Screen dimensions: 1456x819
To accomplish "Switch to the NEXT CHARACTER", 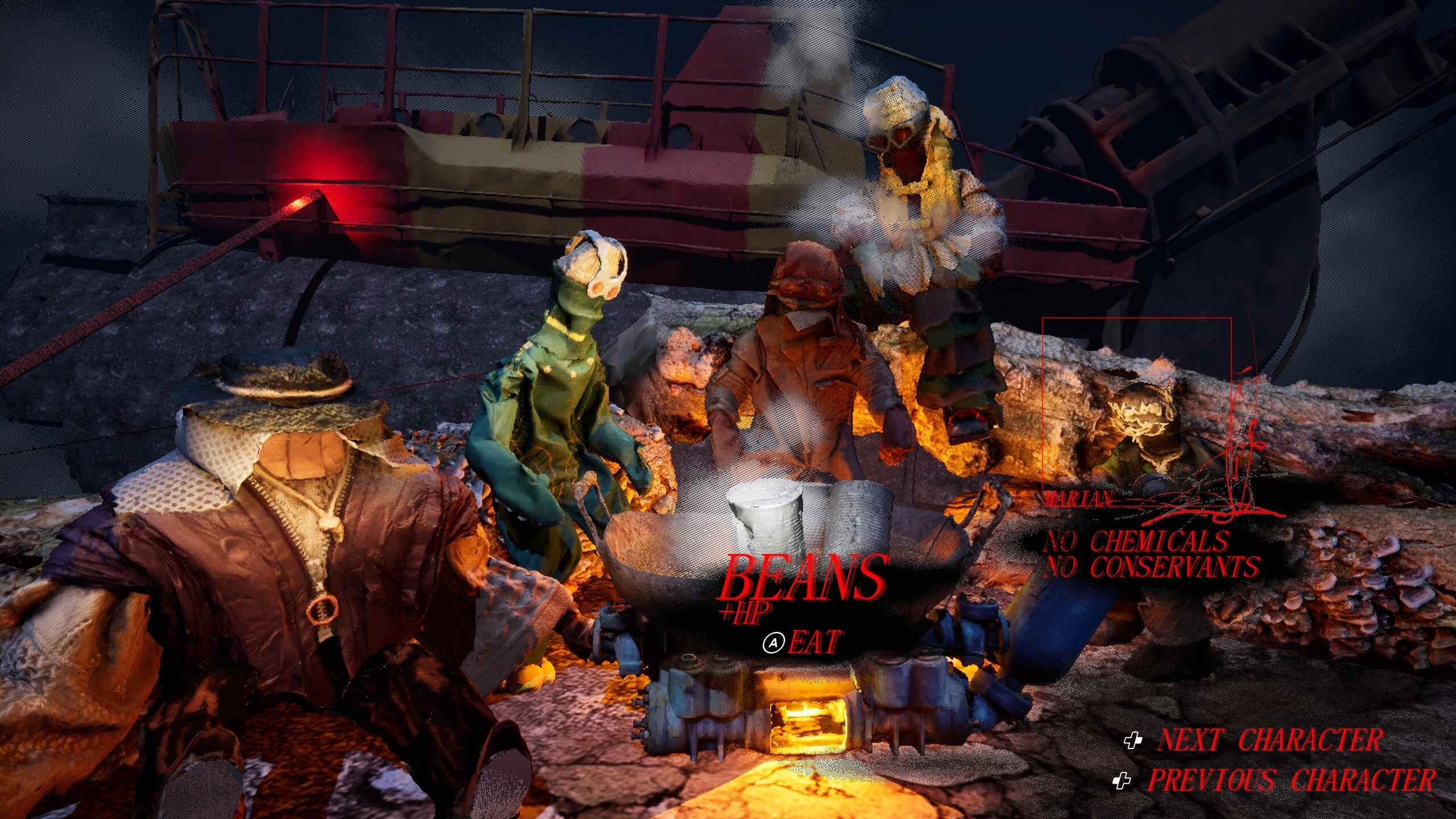I will tap(1268, 741).
